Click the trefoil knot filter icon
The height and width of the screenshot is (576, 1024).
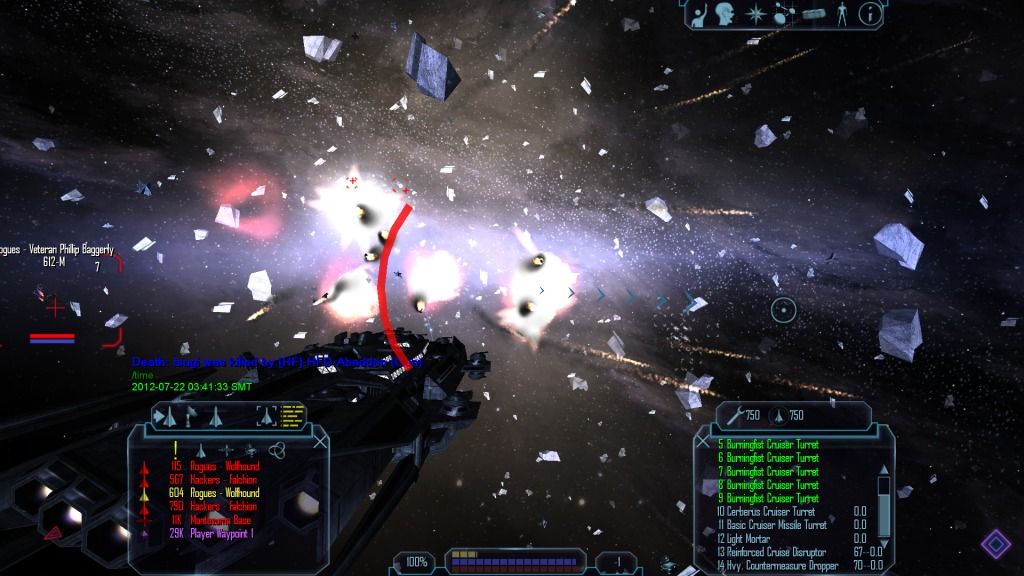tap(278, 450)
